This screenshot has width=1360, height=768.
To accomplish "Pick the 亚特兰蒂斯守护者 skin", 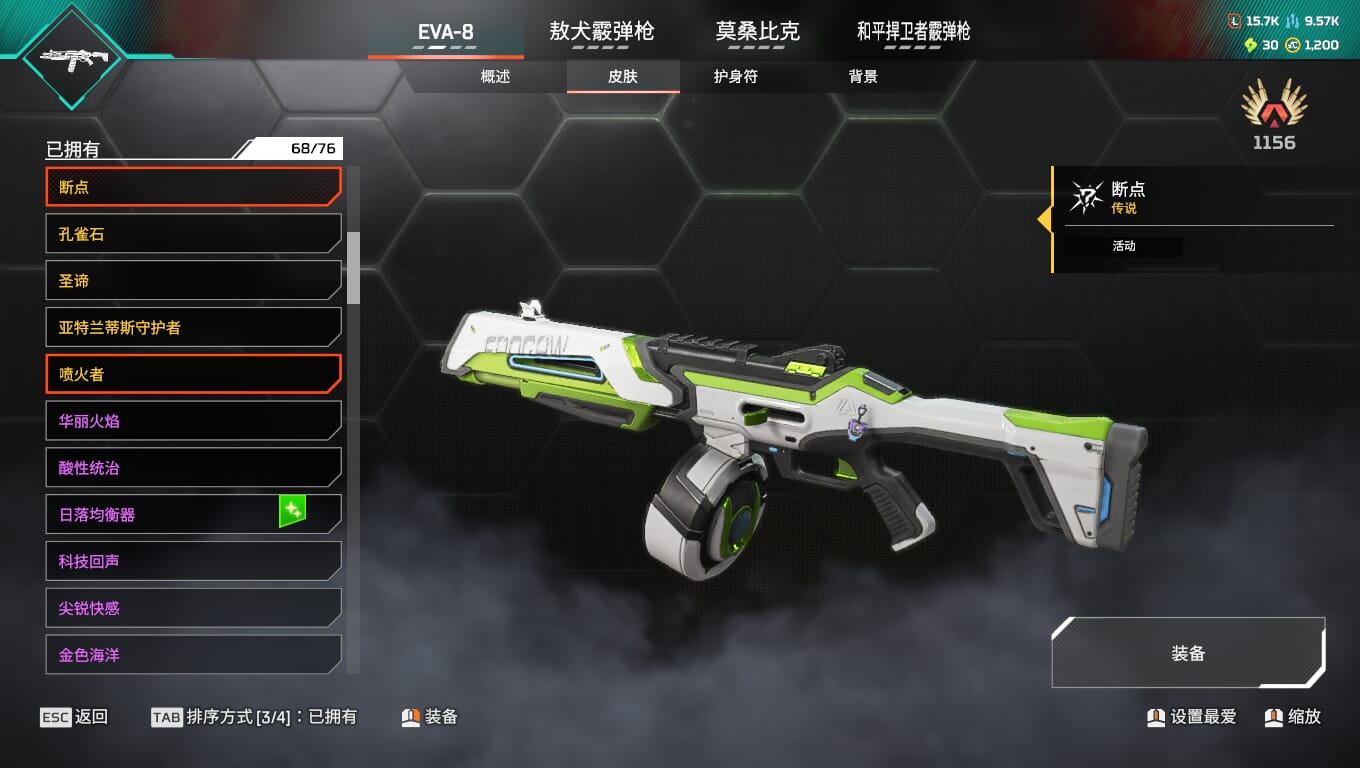I will coord(193,327).
